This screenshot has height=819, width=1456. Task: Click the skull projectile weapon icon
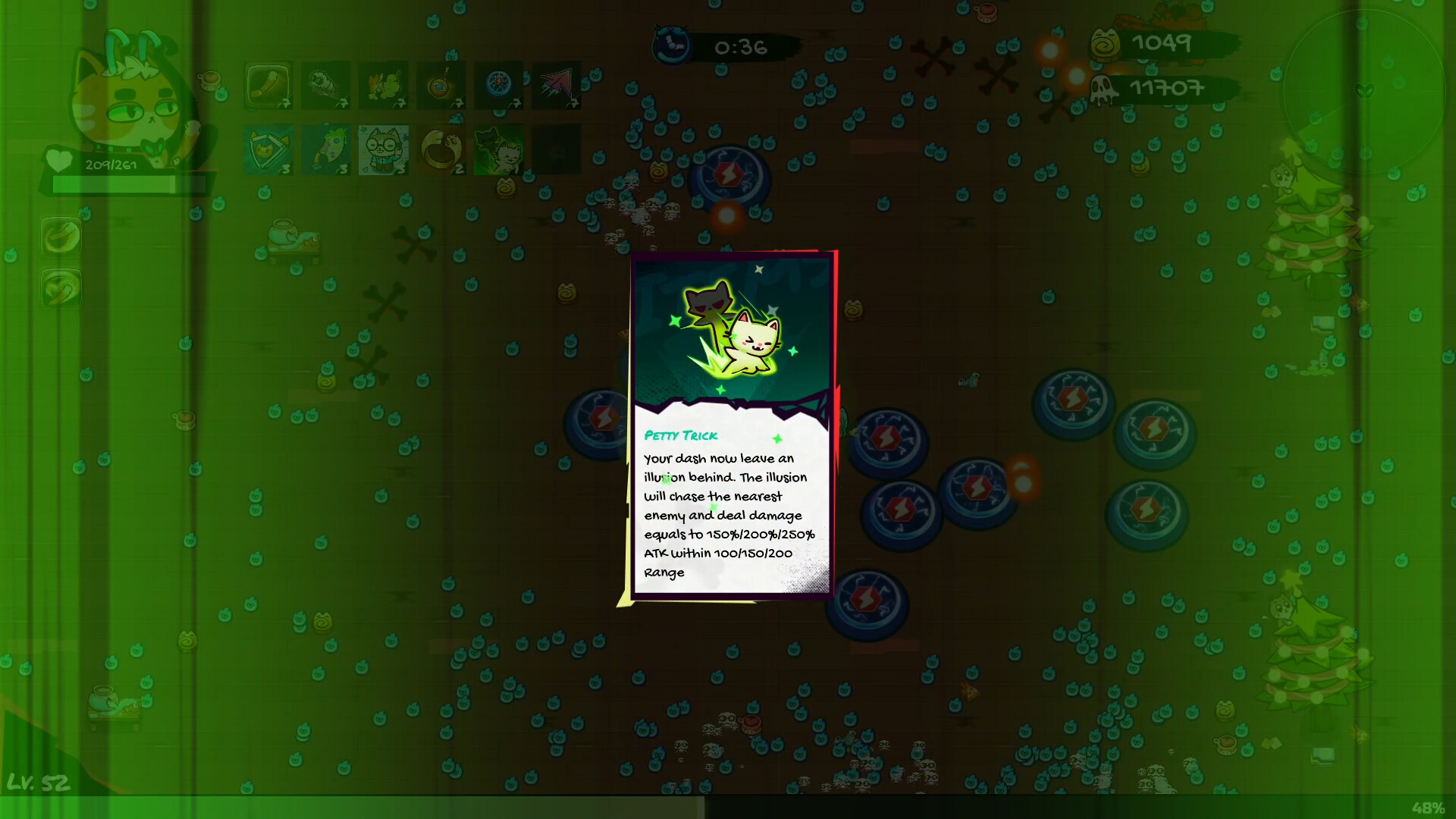point(325,86)
